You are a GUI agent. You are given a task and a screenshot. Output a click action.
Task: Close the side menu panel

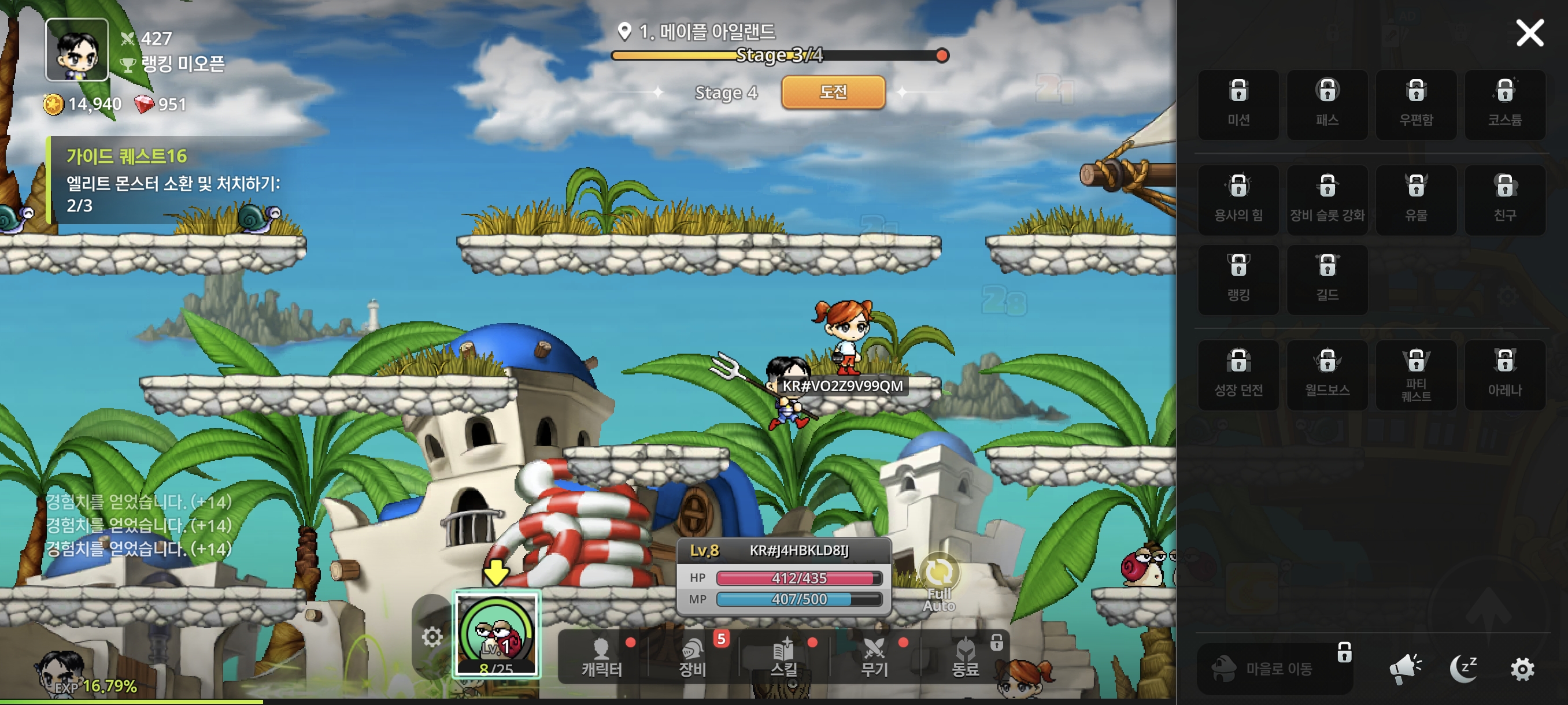(1529, 33)
